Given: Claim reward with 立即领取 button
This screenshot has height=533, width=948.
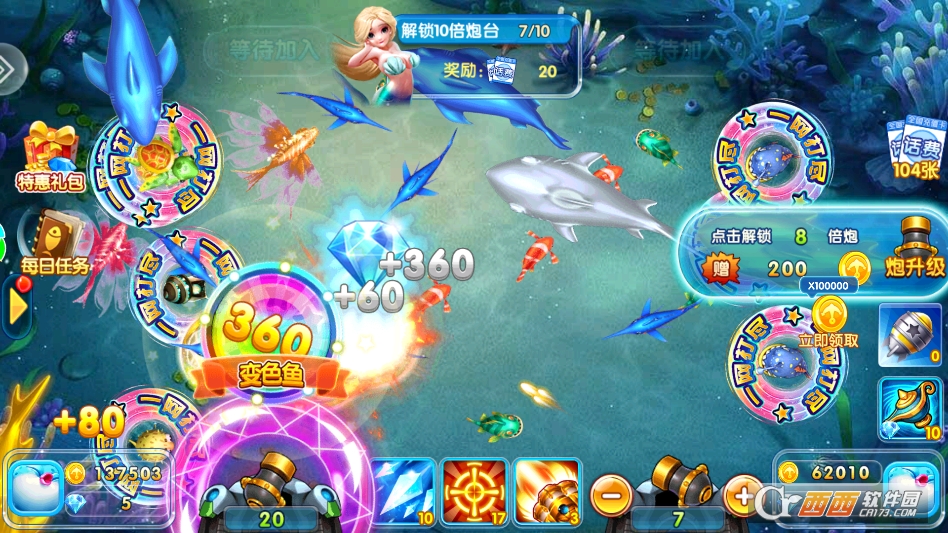Looking at the screenshot, I should [x=829, y=322].
